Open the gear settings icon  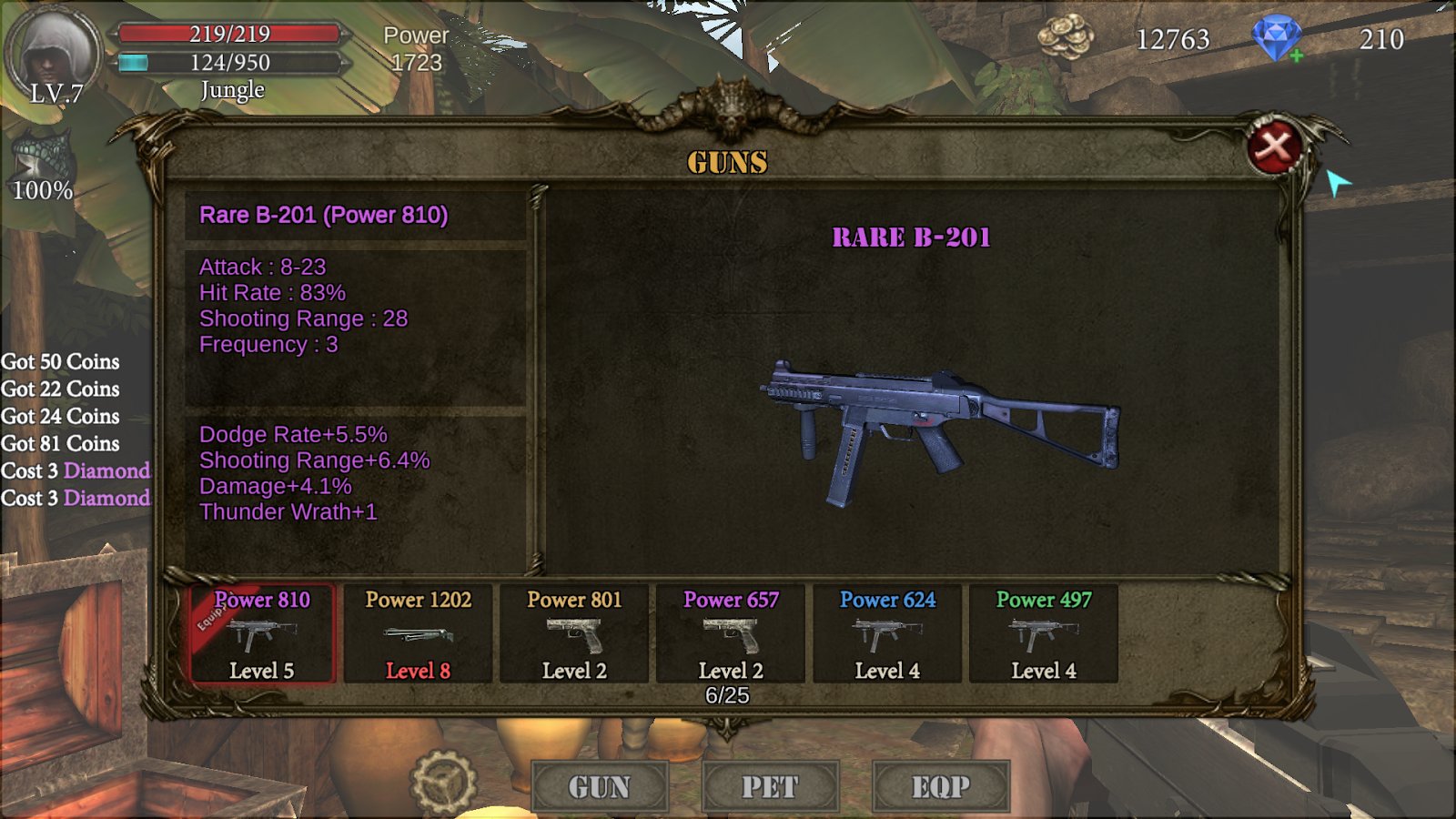tap(443, 783)
